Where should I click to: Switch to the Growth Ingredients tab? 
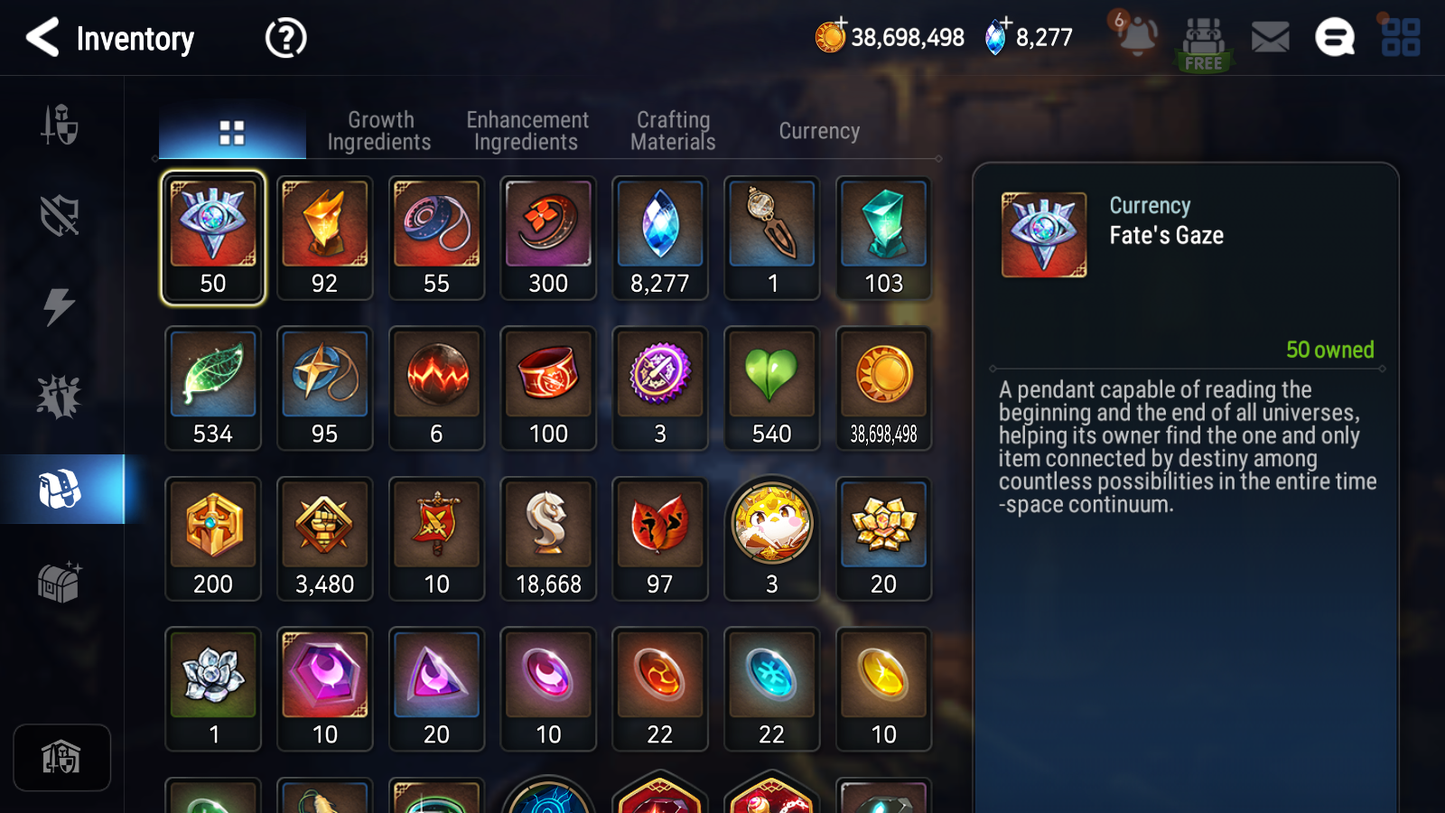click(380, 131)
